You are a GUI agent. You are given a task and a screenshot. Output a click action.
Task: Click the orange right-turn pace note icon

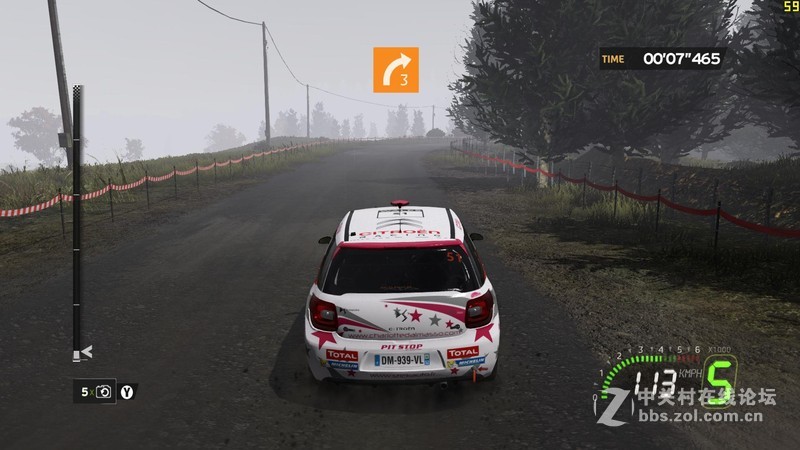396,69
